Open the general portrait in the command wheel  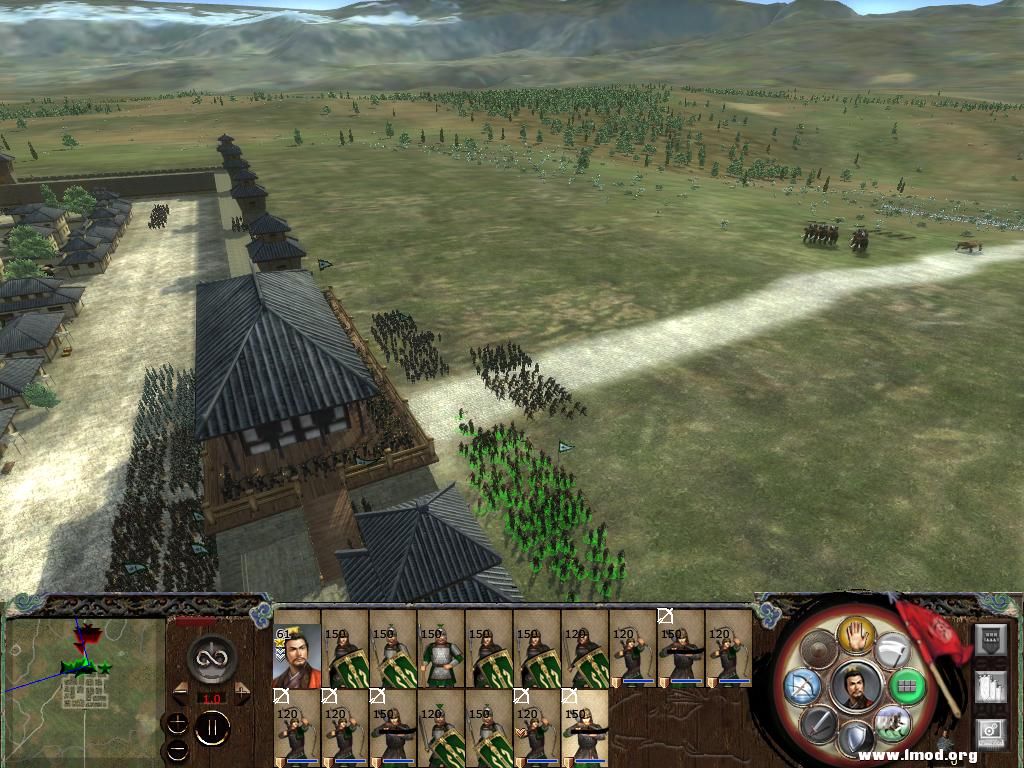855,685
